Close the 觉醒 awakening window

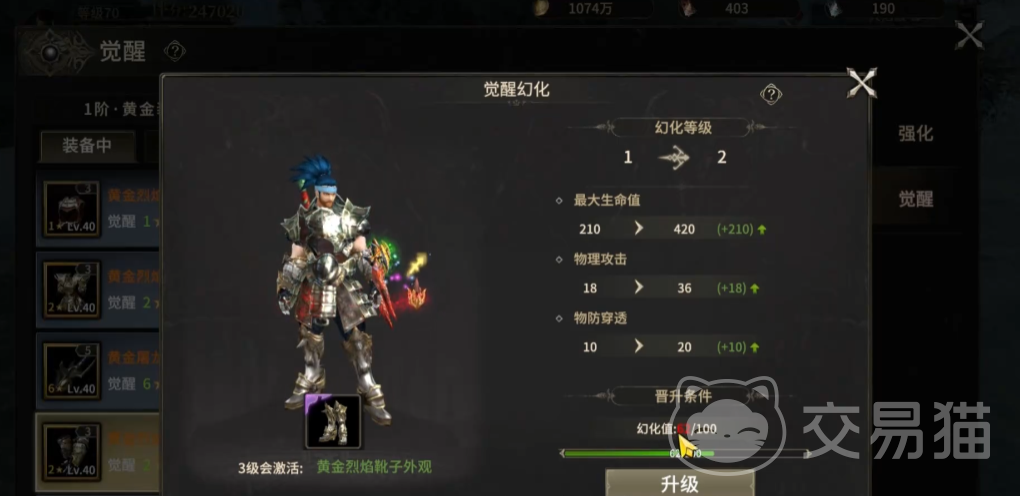click(x=969, y=37)
